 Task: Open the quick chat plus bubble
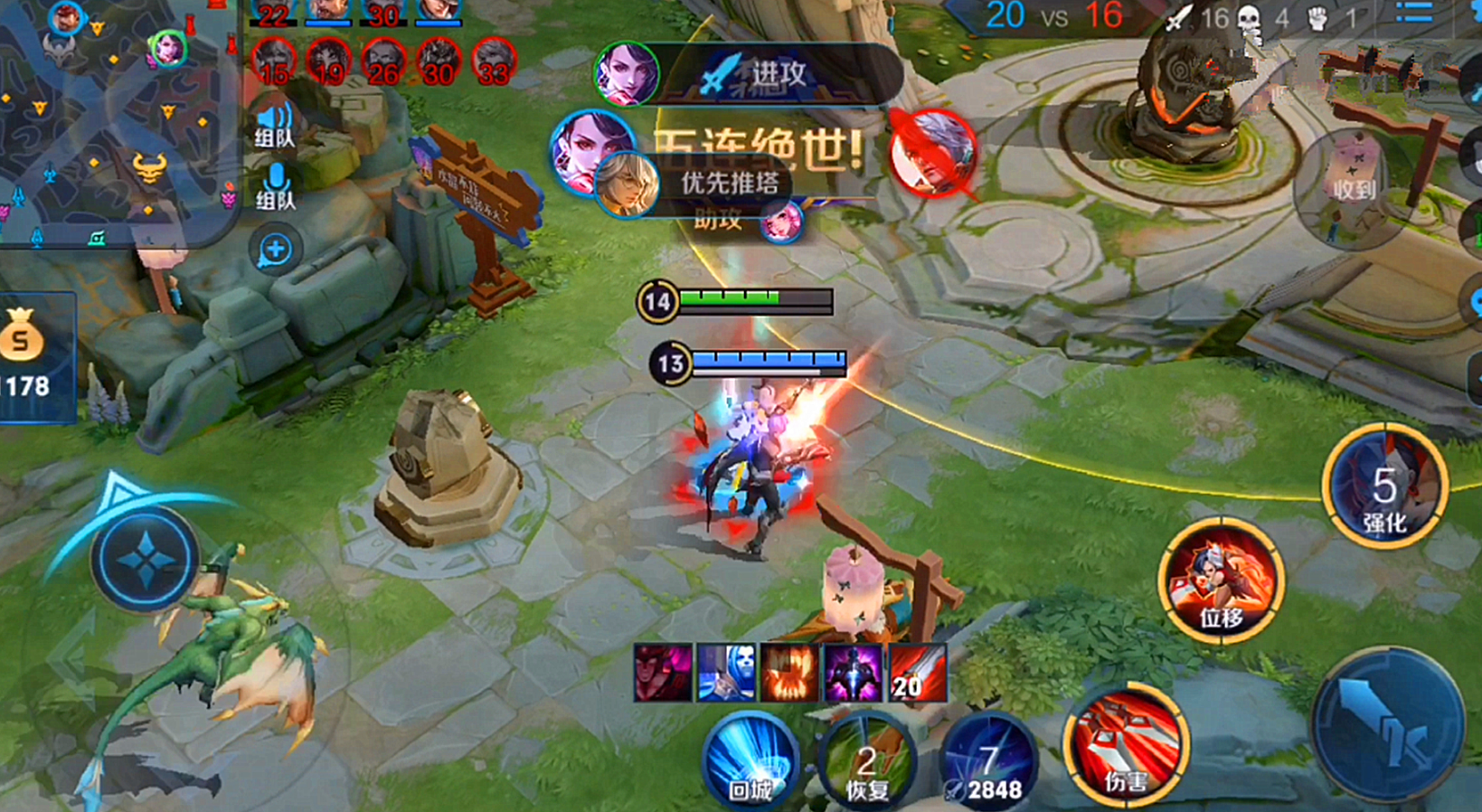[x=275, y=250]
